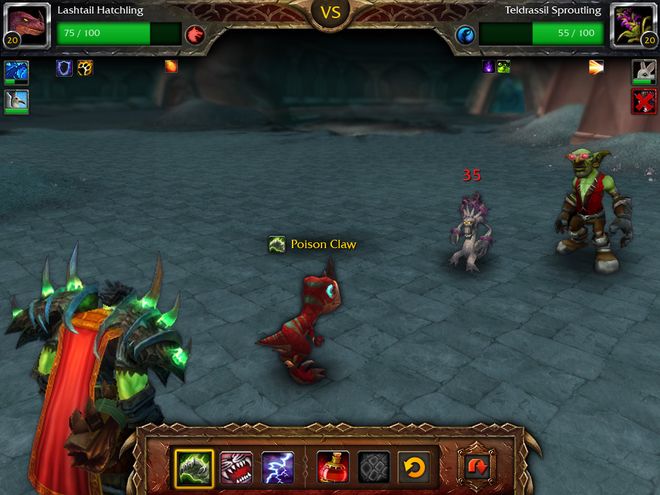The width and height of the screenshot is (660, 495).
Task: Click the orange circular-arrow pass turn button
Action: click(x=413, y=467)
